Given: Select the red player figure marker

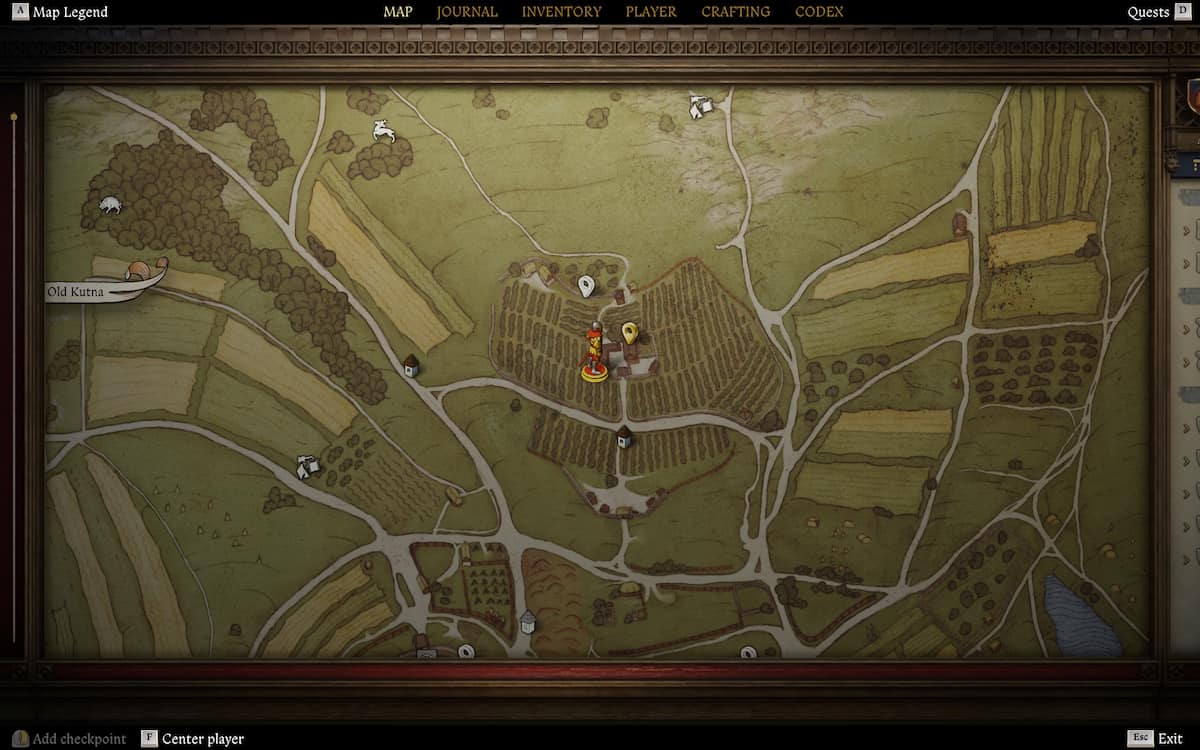Looking at the screenshot, I should coord(593,354).
